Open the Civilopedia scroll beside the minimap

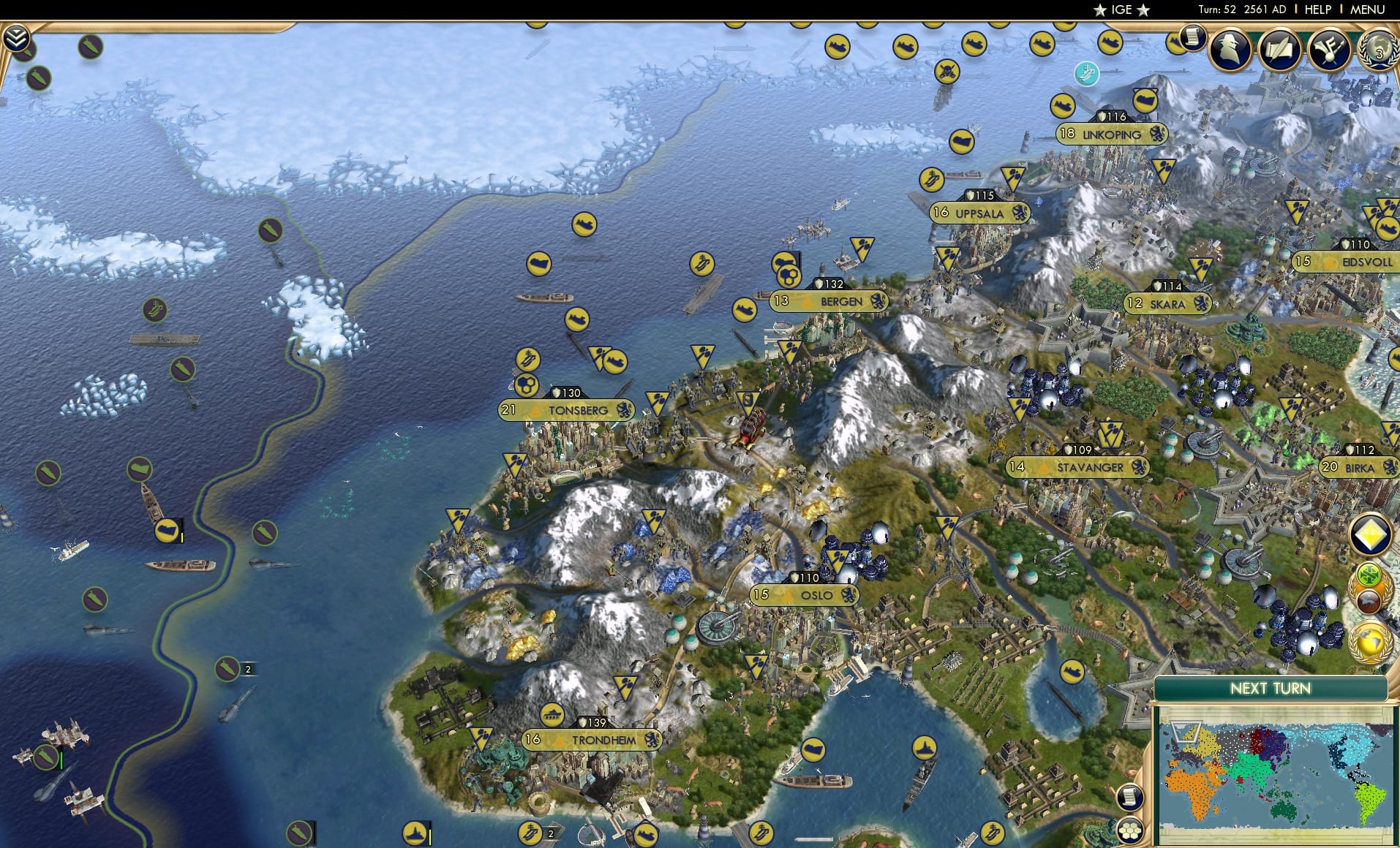(x=1130, y=796)
